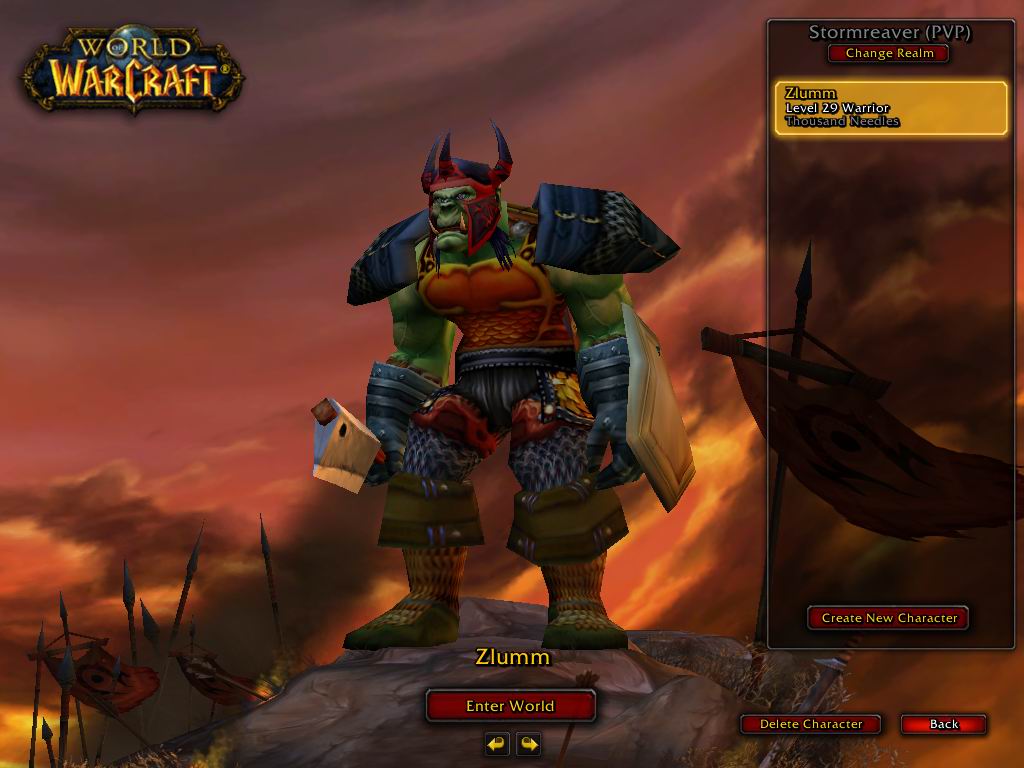Rotate character with the right arrow button
This screenshot has height=768, width=1024.
[529, 744]
